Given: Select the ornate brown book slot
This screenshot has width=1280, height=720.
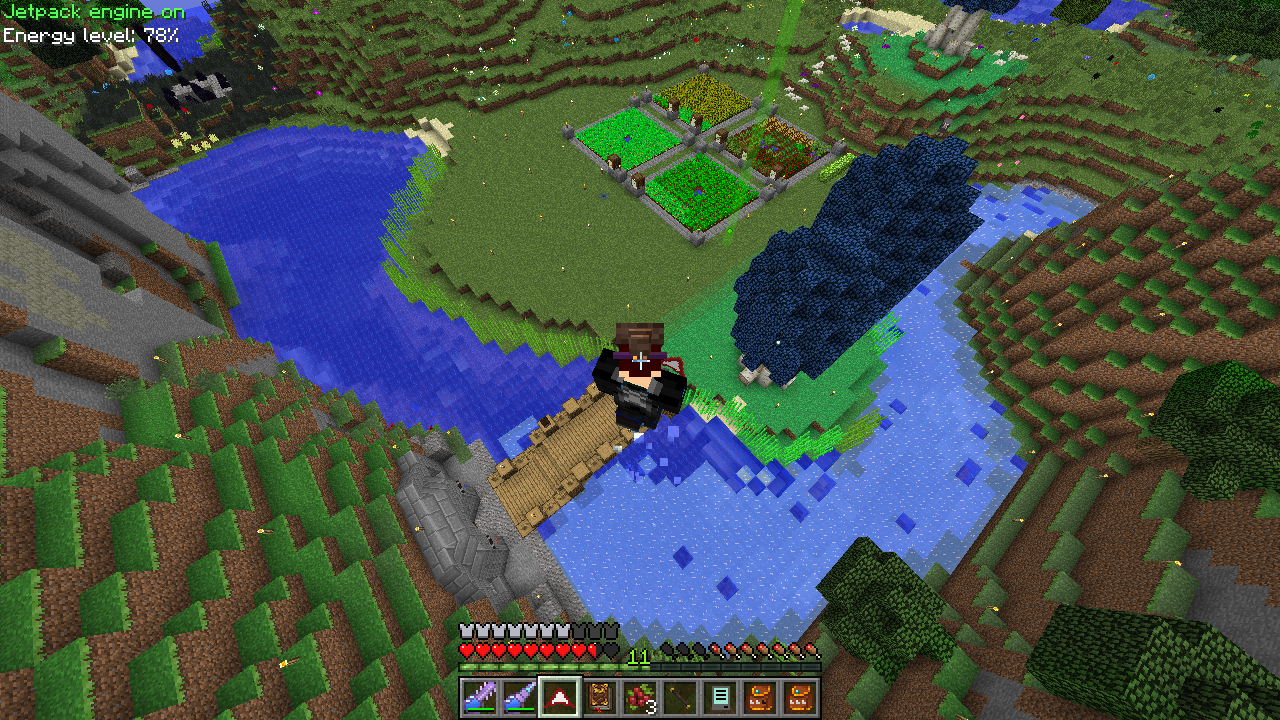Looking at the screenshot, I should click(x=600, y=697).
